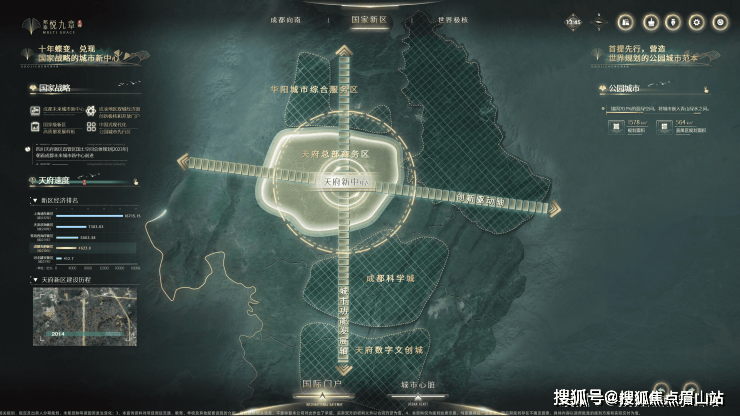740x416 pixels.
Task: Click the compass direction indicator
Action: point(600,20)
